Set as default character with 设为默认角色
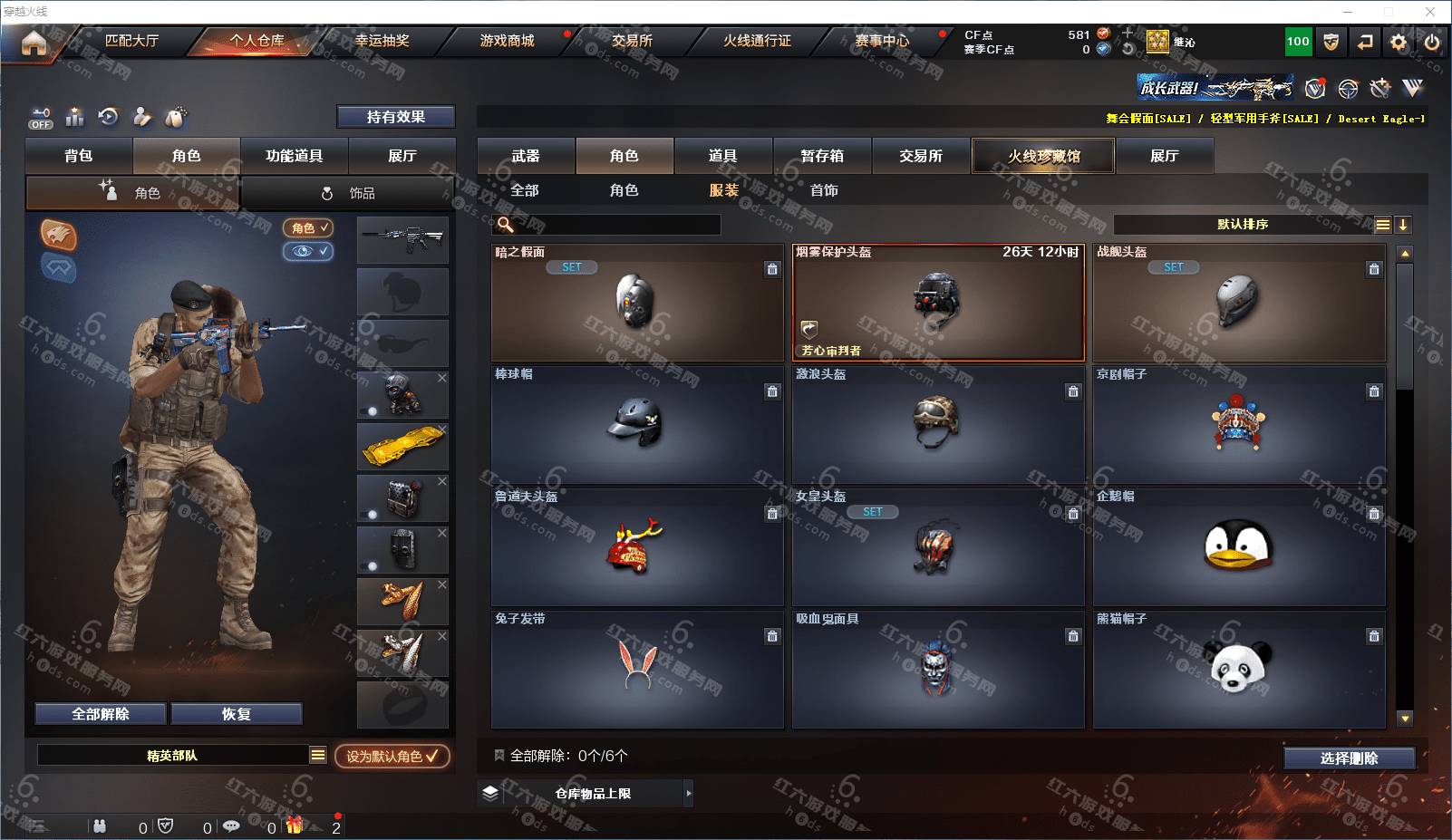 tap(392, 756)
